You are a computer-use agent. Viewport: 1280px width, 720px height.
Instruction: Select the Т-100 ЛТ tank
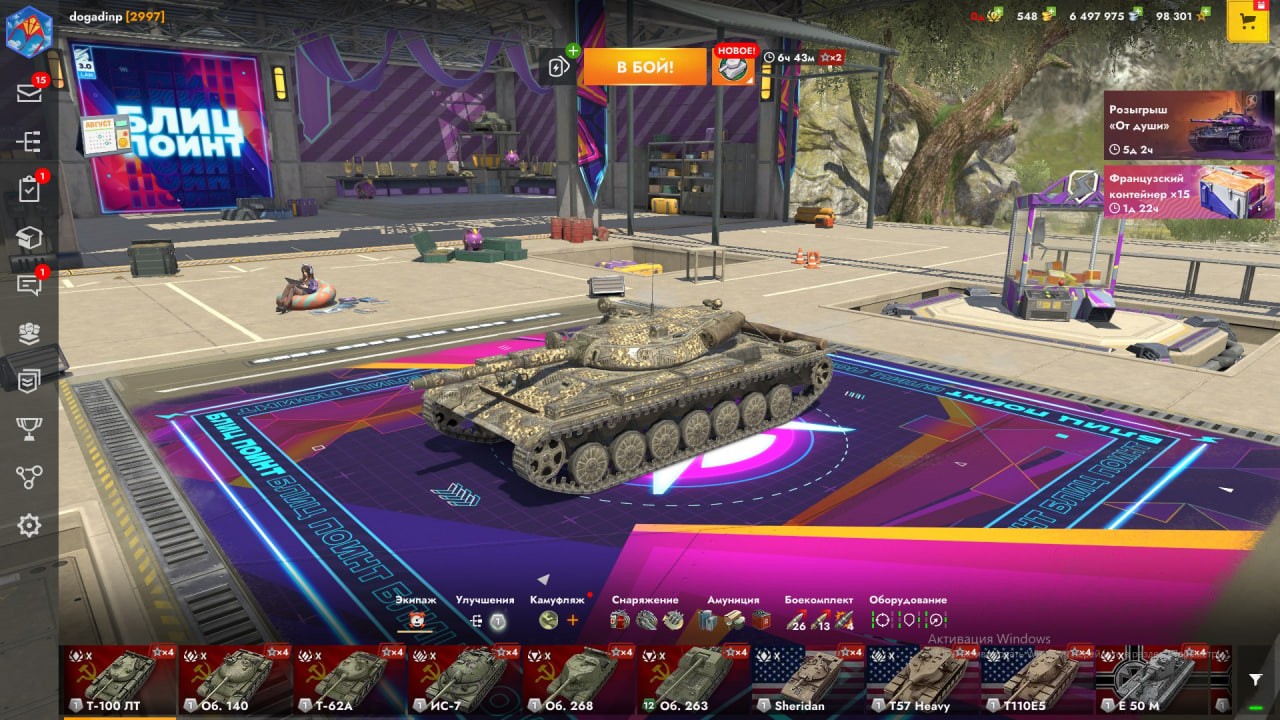pos(120,680)
